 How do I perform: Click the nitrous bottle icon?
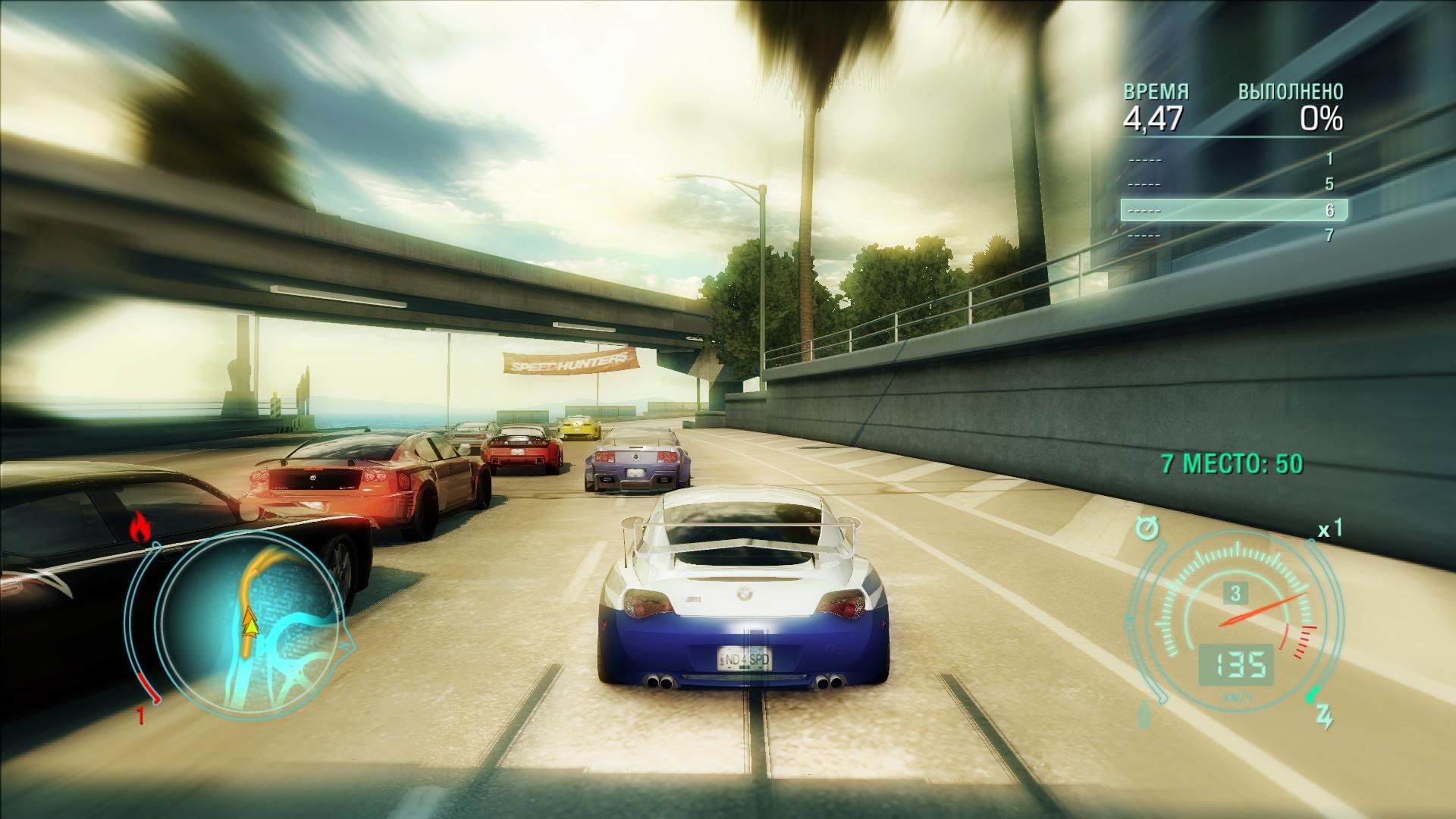point(1145,716)
